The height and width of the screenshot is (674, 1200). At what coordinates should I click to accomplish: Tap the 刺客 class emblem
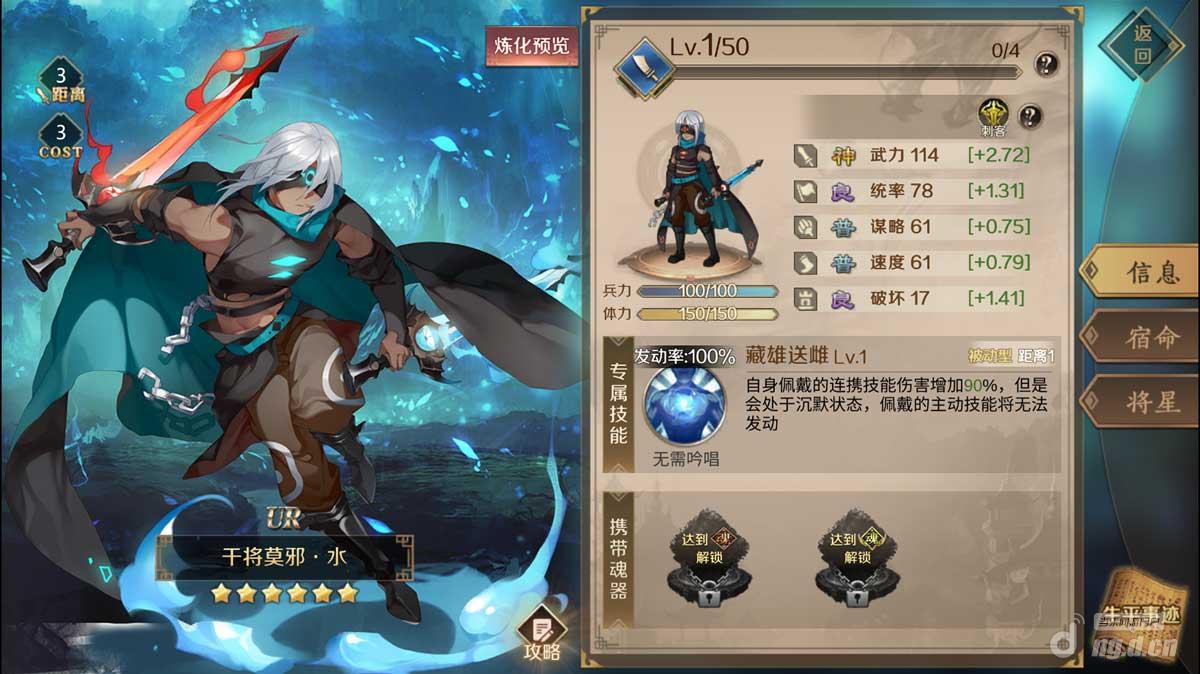[x=993, y=114]
